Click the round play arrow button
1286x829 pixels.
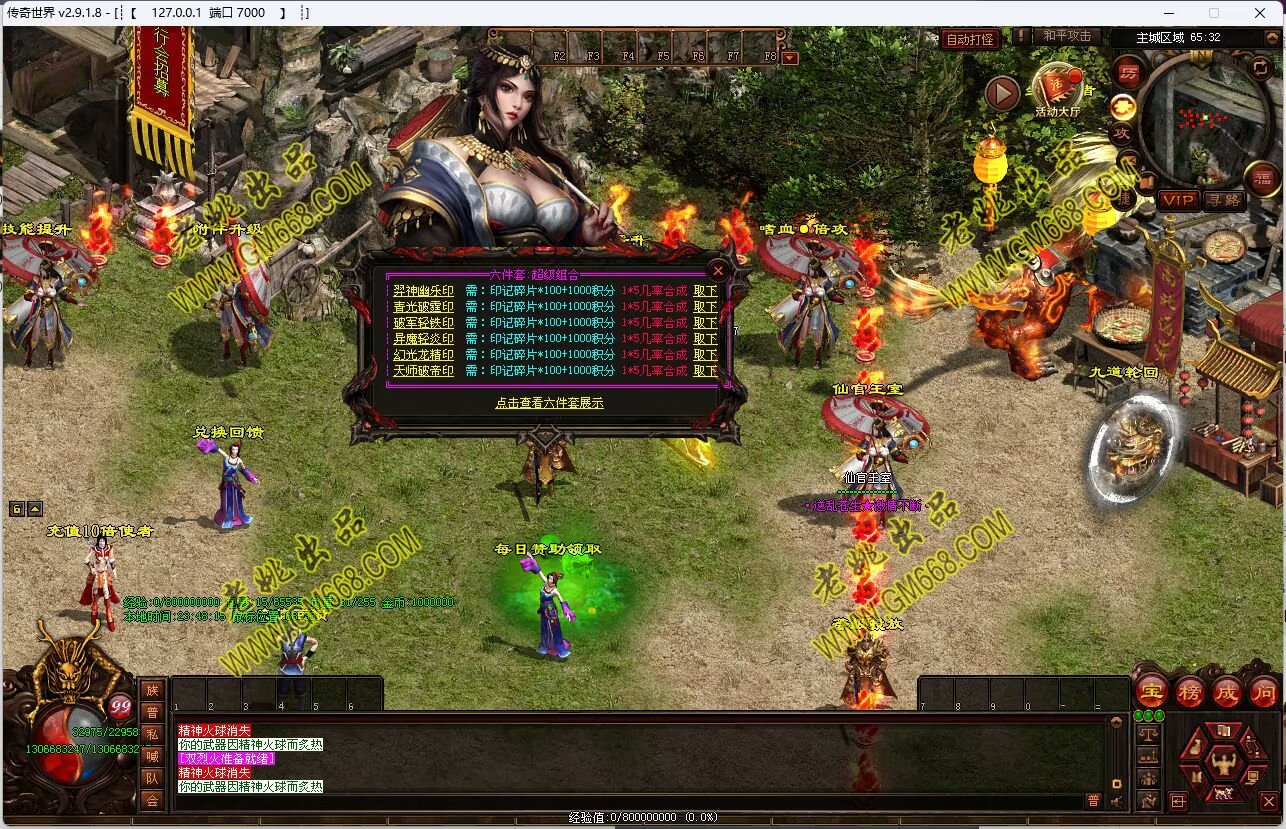pyautogui.click(x=1002, y=94)
